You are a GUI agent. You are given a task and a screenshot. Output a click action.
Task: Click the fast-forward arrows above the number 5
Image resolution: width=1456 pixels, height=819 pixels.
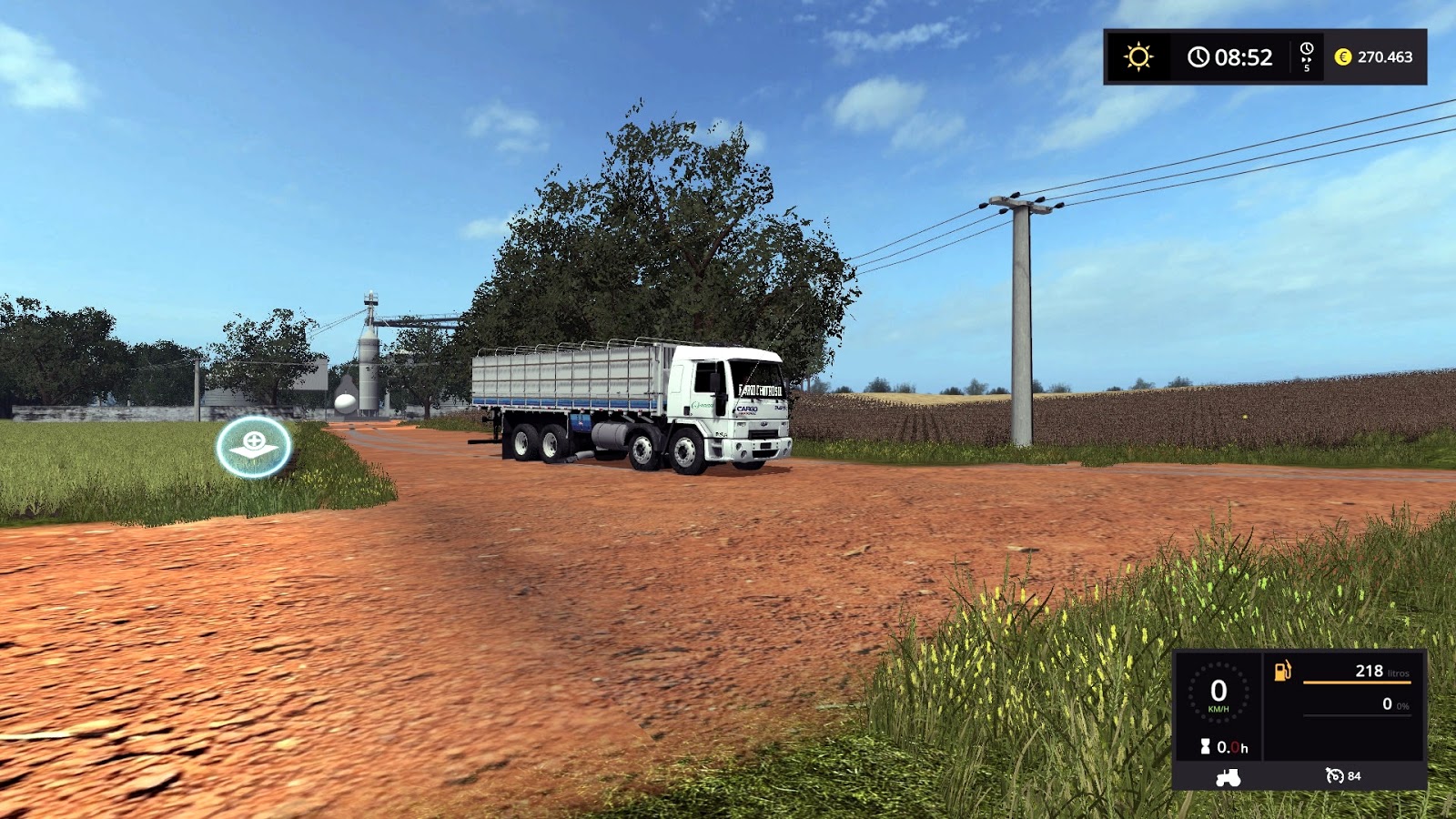(x=1306, y=59)
